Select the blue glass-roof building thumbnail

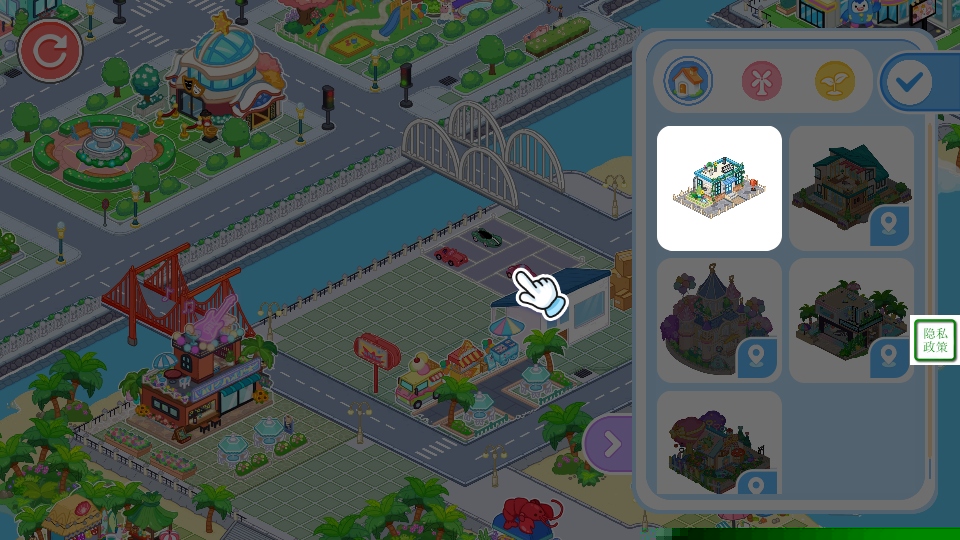(x=719, y=188)
